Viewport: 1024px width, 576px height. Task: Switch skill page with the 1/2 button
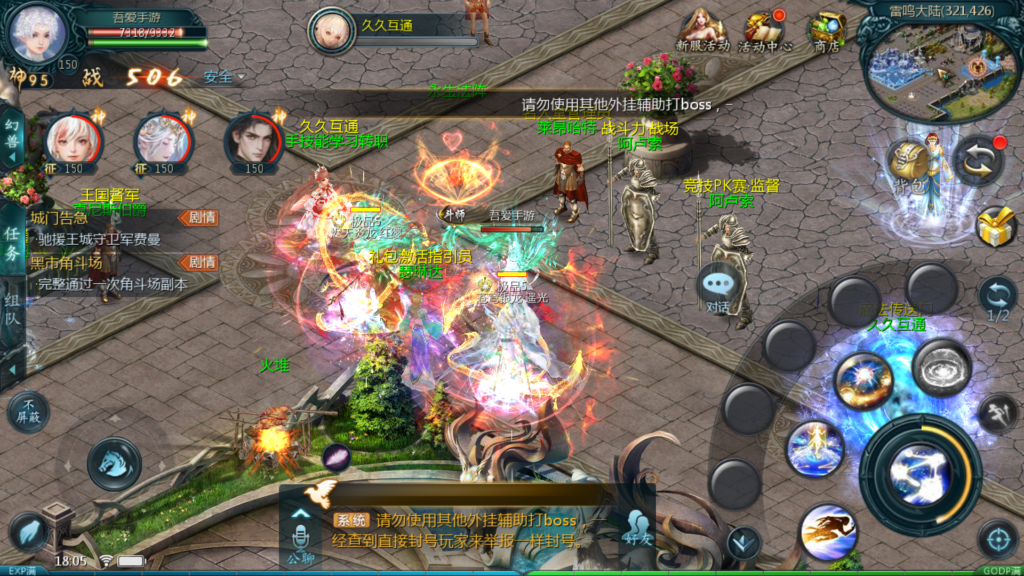pyautogui.click(x=997, y=298)
